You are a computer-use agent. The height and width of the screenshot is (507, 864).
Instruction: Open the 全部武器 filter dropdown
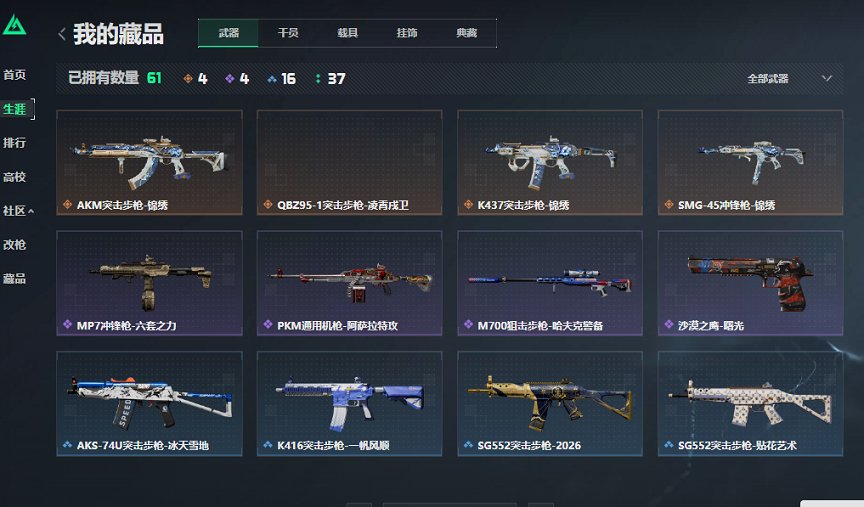tap(789, 78)
